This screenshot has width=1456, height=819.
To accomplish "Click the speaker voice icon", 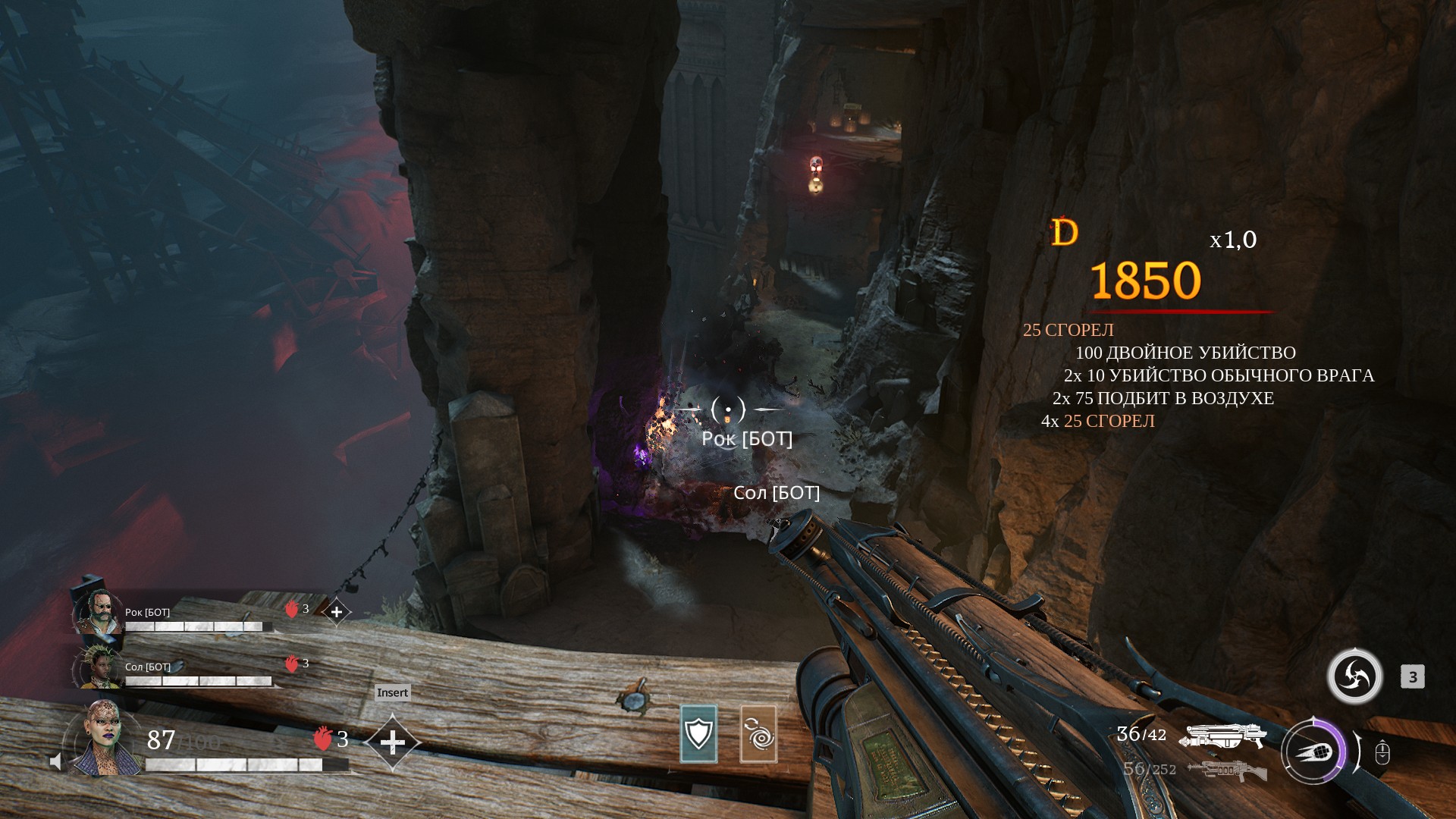I will [x=55, y=761].
